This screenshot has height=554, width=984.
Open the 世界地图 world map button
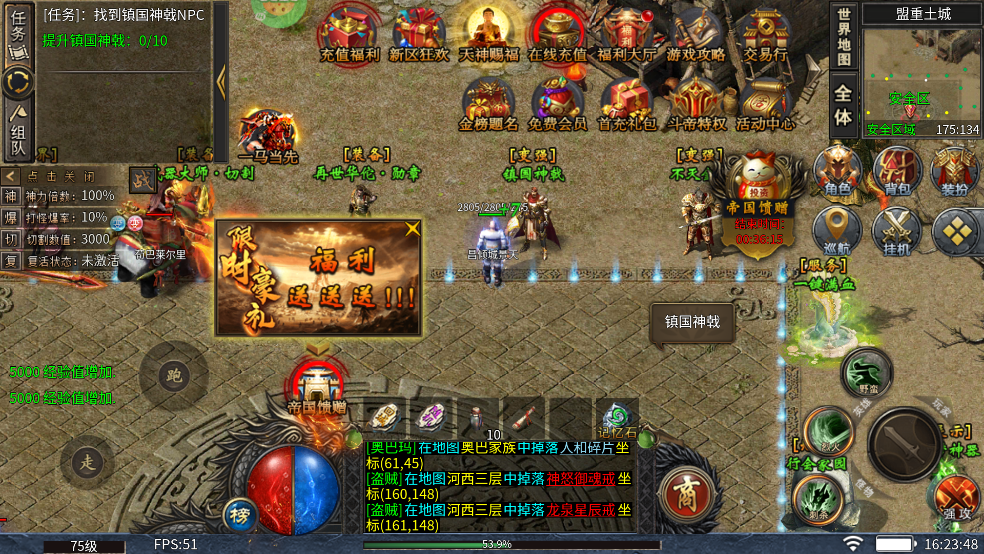pos(844,38)
